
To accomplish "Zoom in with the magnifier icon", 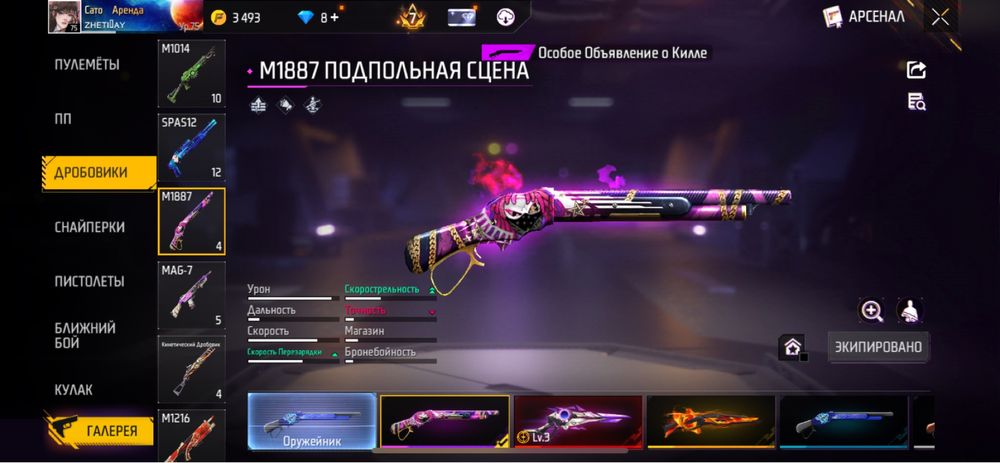I will pos(871,311).
